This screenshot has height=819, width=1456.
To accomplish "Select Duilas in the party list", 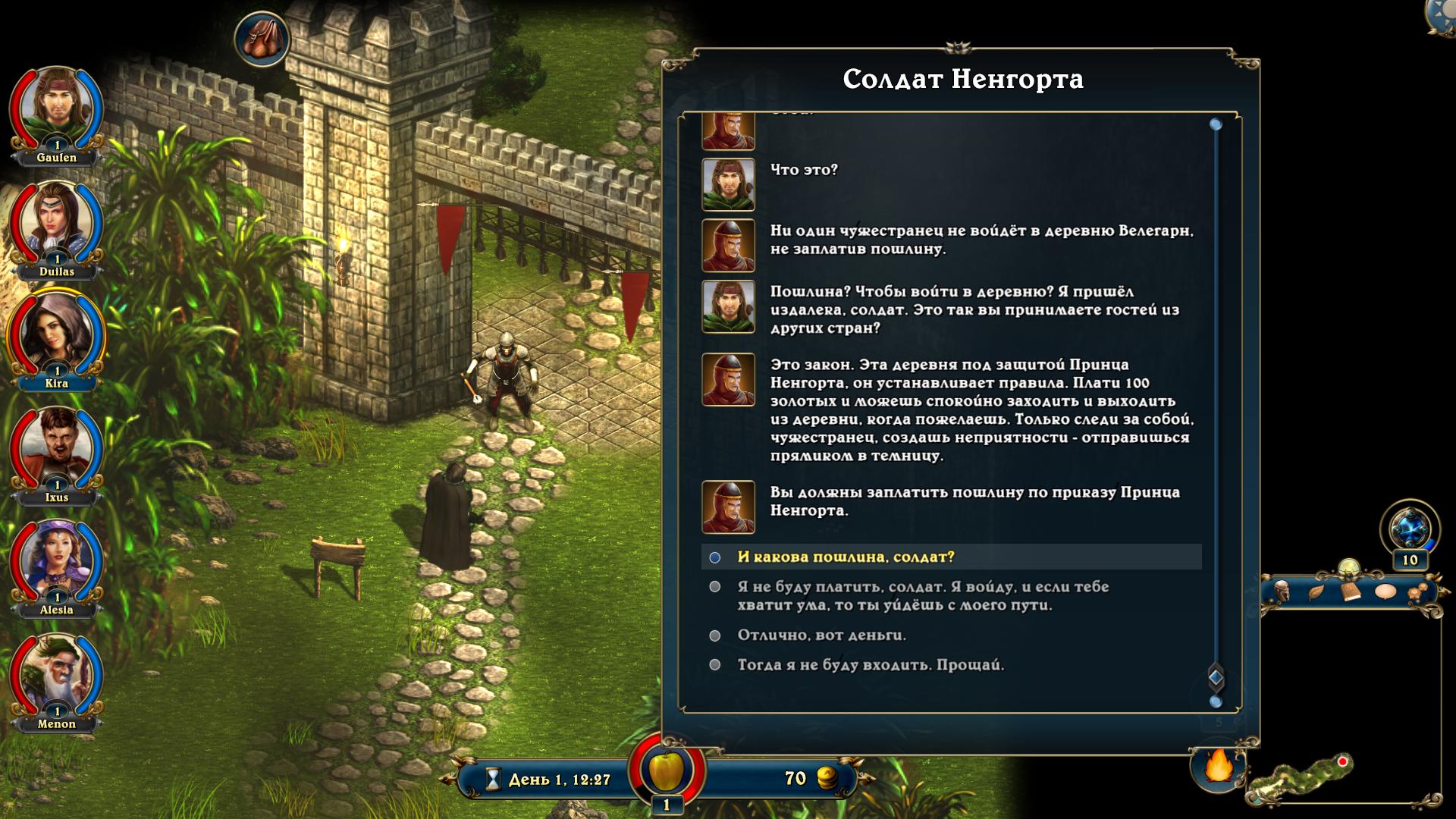I will click(x=56, y=223).
